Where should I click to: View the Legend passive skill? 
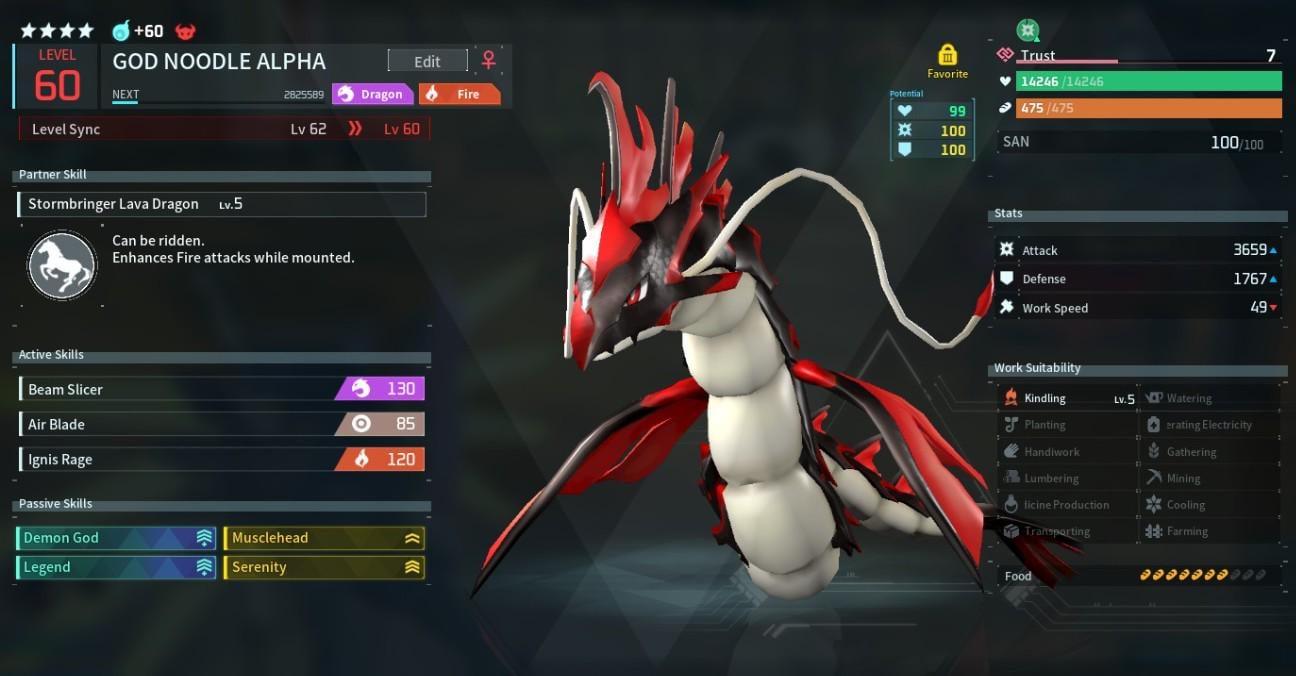pos(117,567)
